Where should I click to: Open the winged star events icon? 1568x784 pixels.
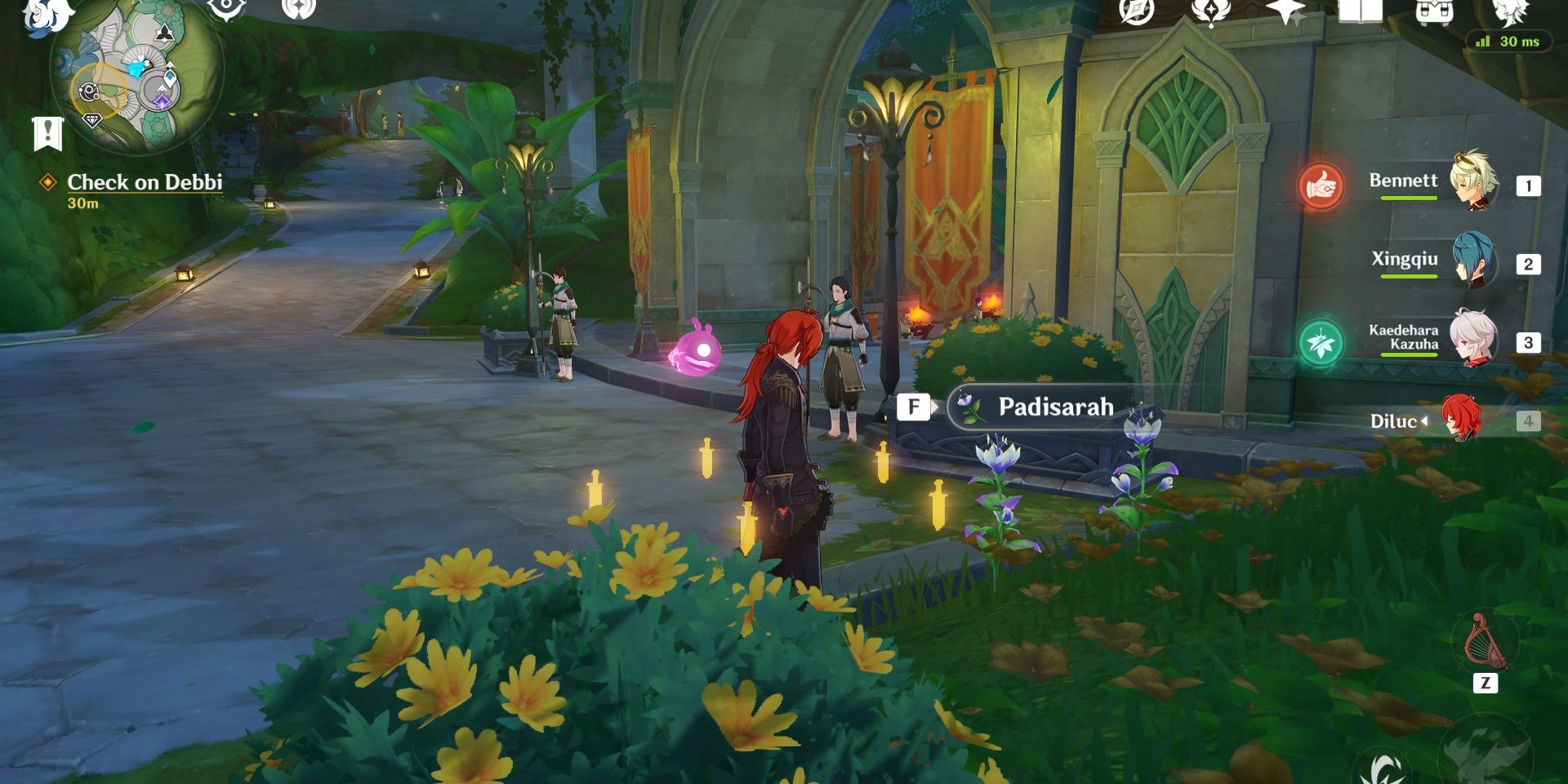tap(1210, 11)
